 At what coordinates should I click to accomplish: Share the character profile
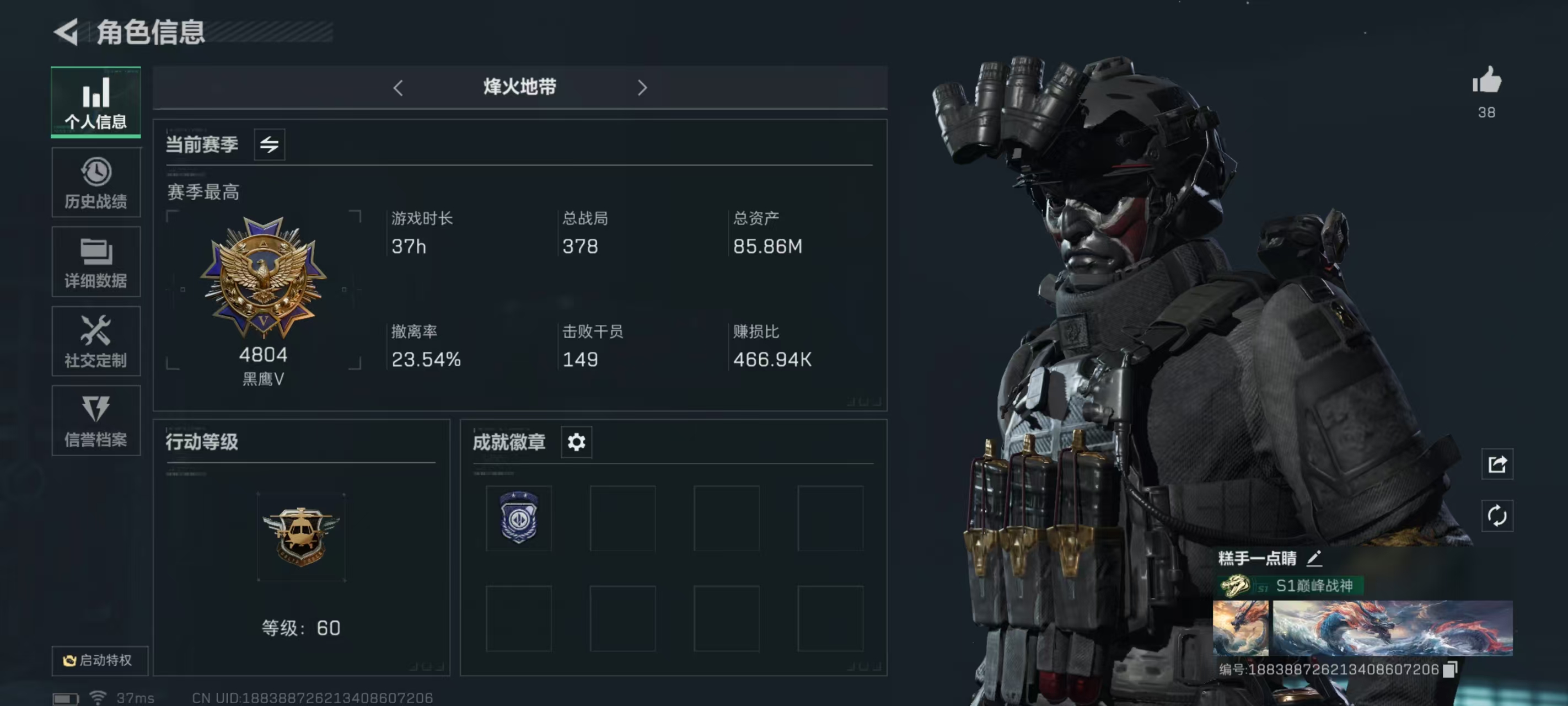(x=1497, y=465)
